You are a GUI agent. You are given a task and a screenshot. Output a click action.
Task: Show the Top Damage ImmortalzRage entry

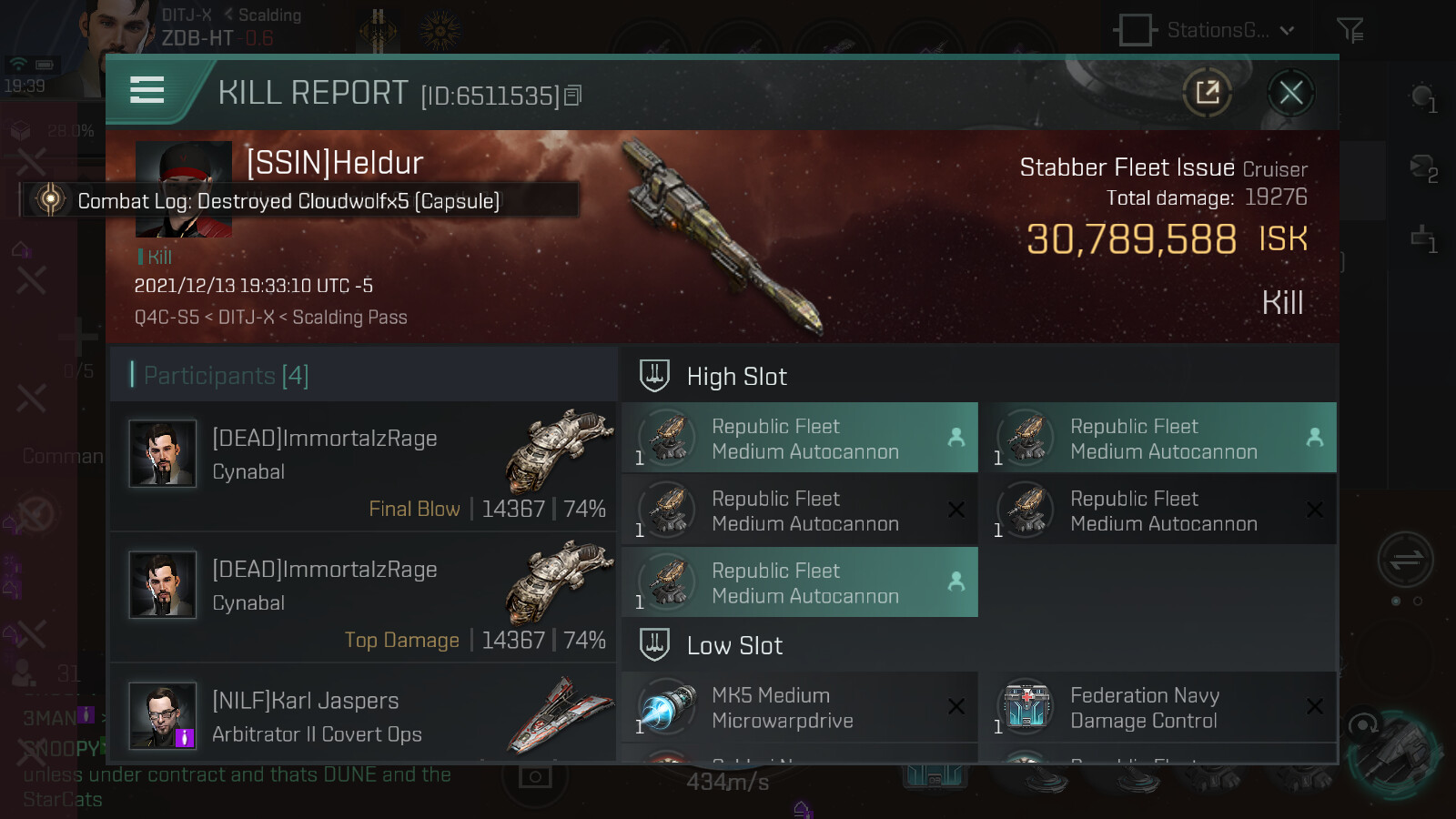(x=364, y=598)
